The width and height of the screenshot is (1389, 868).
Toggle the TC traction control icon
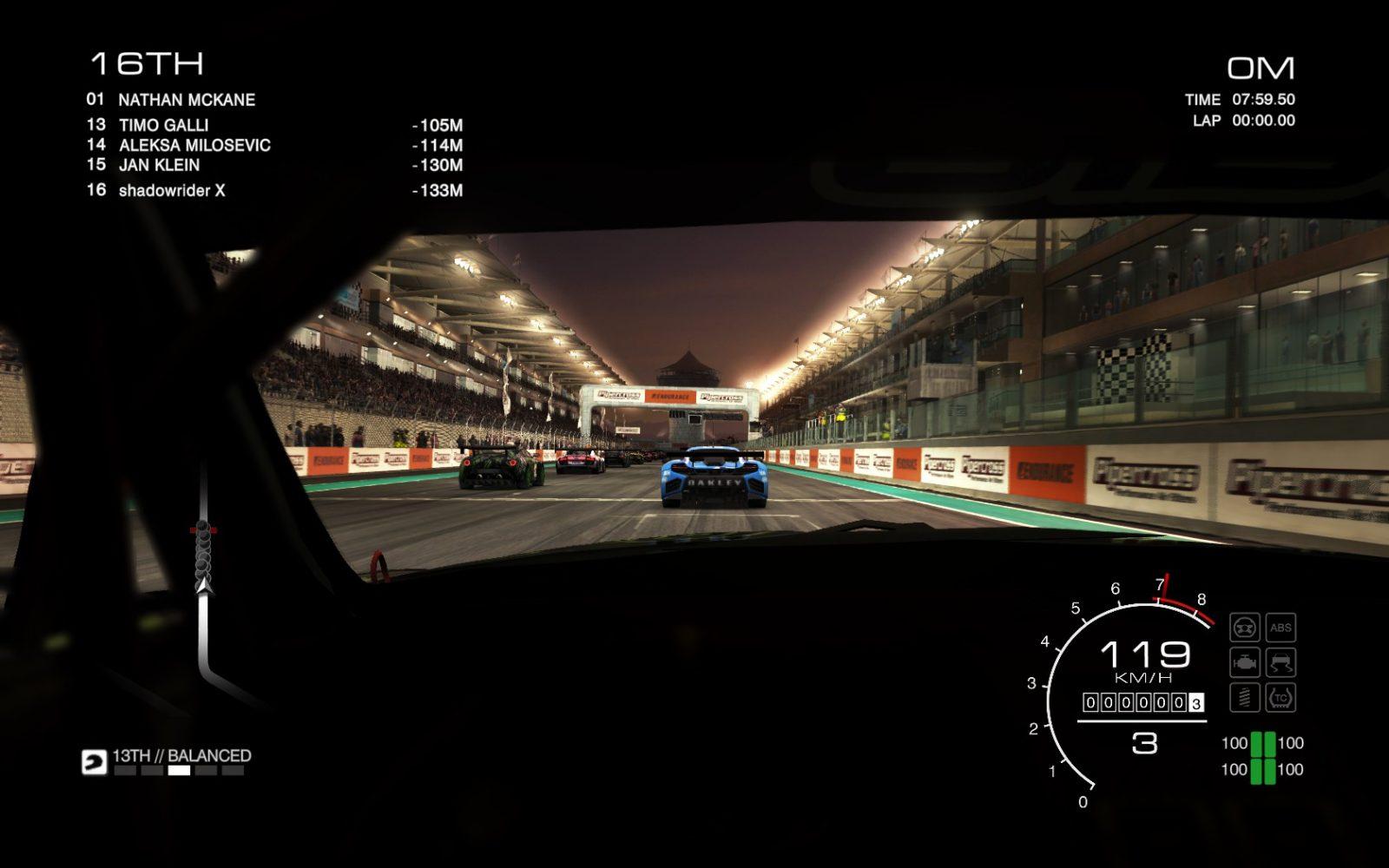(x=1280, y=697)
